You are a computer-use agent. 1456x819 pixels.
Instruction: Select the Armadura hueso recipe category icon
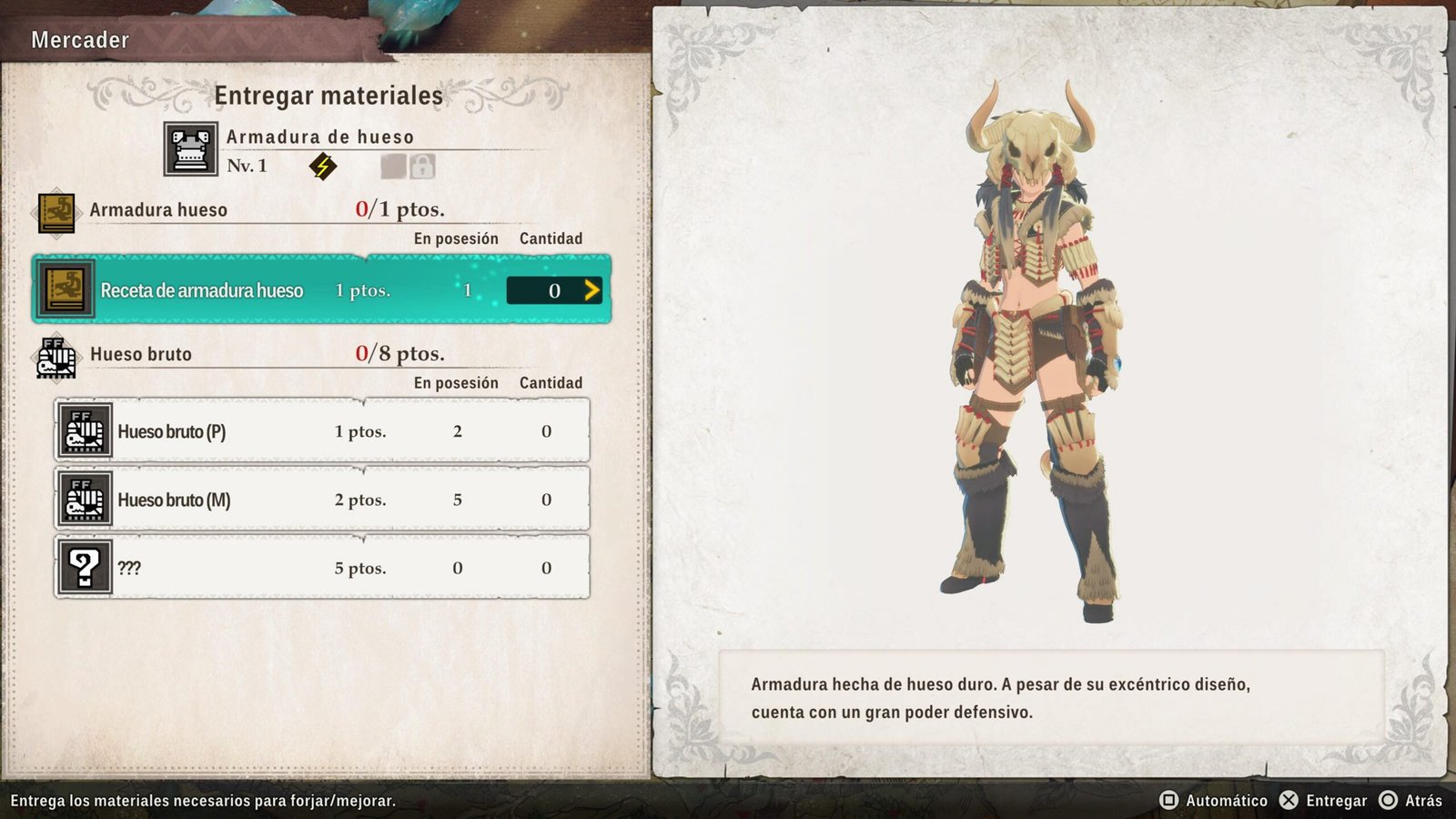pos(56,212)
